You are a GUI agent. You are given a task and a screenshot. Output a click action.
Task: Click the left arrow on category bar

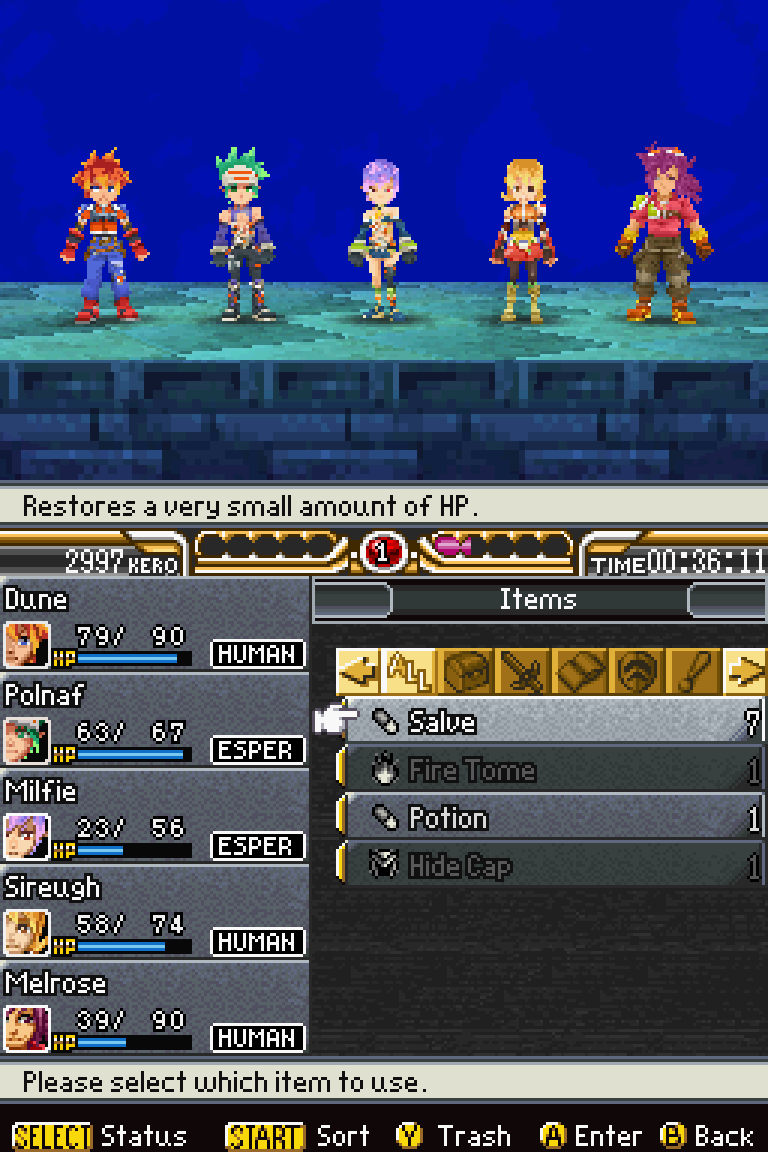(358, 672)
